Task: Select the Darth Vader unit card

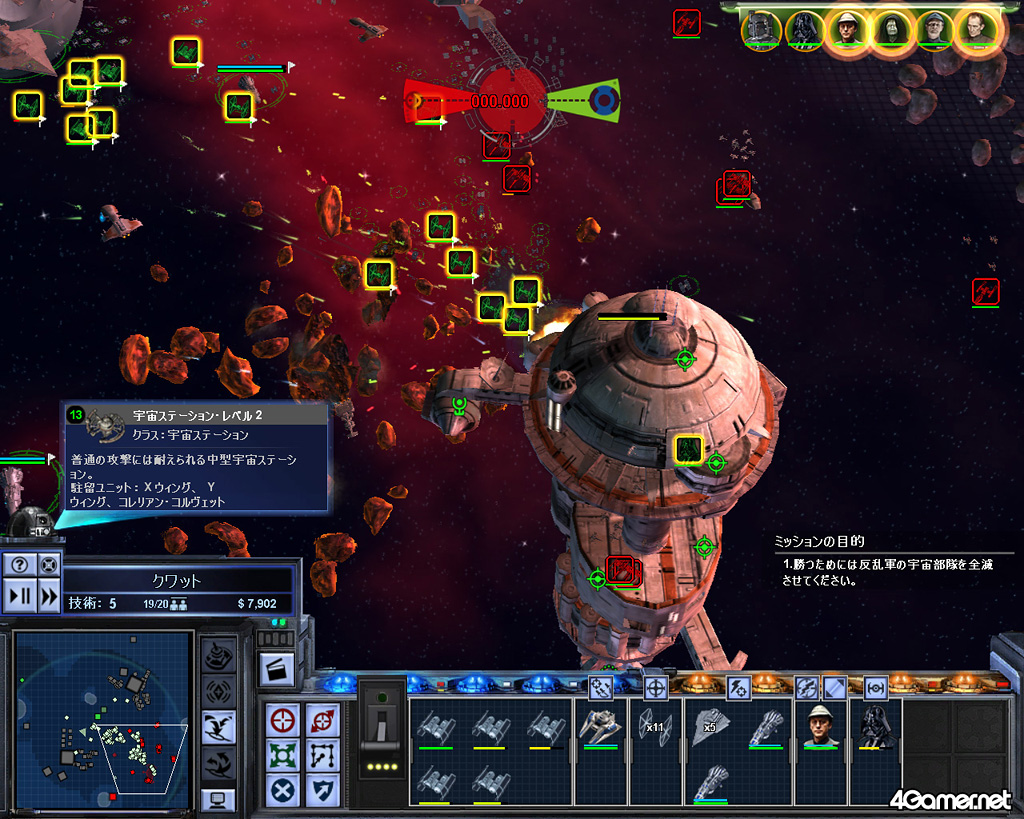Action: 875,727
